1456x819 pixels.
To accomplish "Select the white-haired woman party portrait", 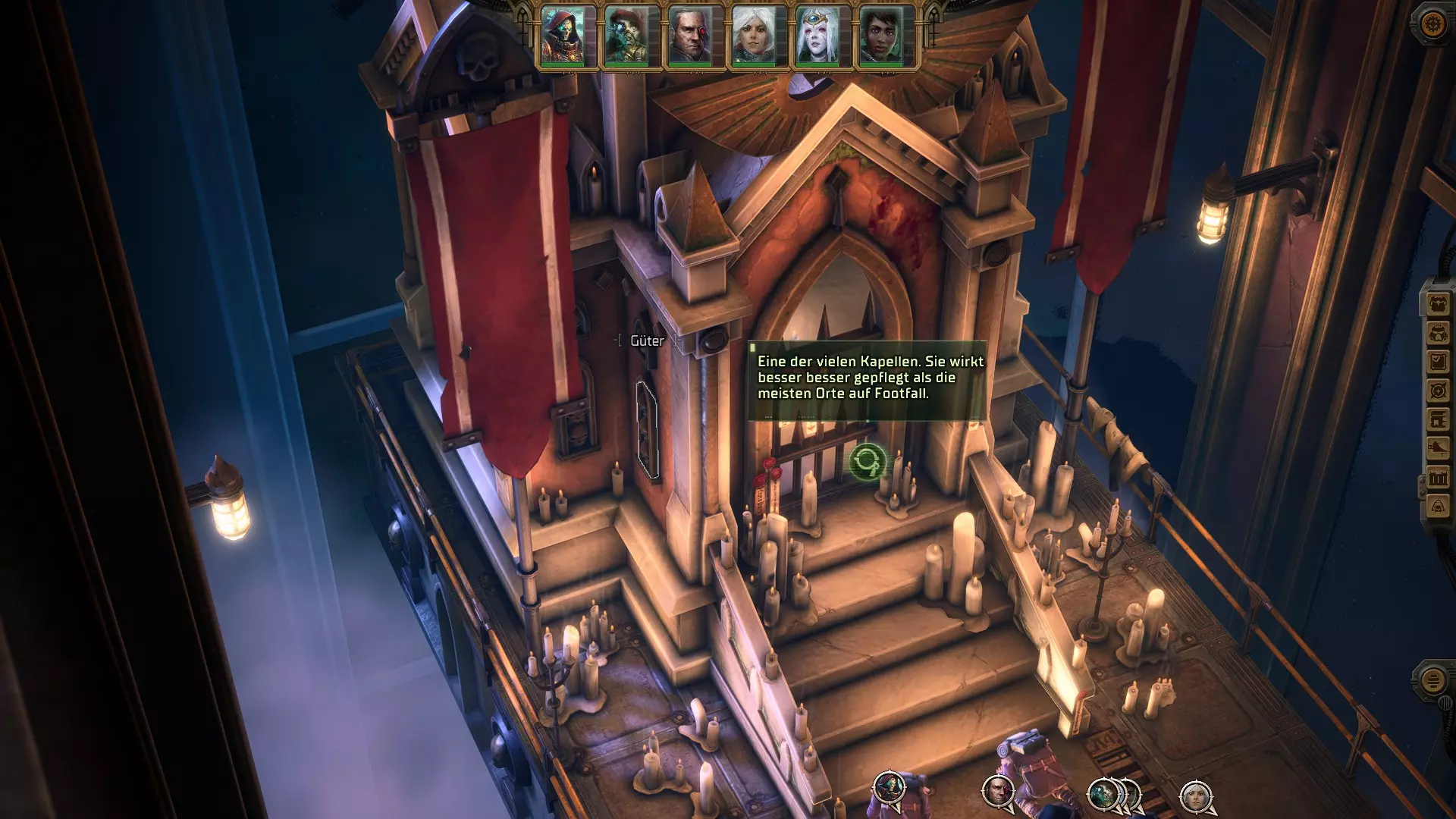I will (755, 36).
